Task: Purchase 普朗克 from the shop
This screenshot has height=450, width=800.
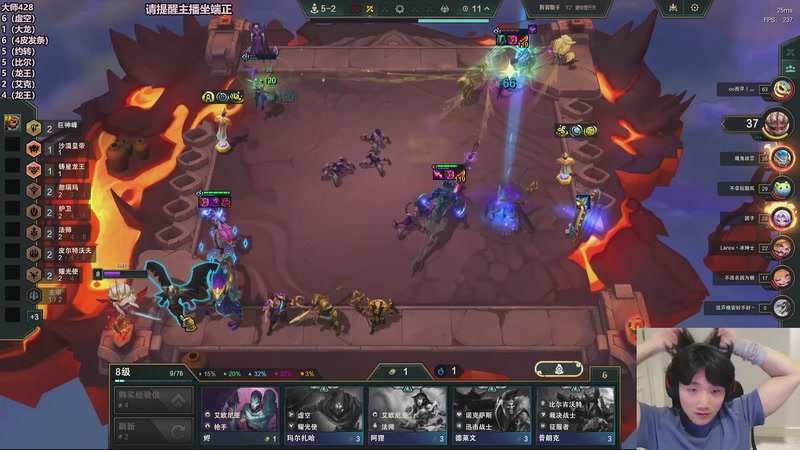Action: click(574, 415)
